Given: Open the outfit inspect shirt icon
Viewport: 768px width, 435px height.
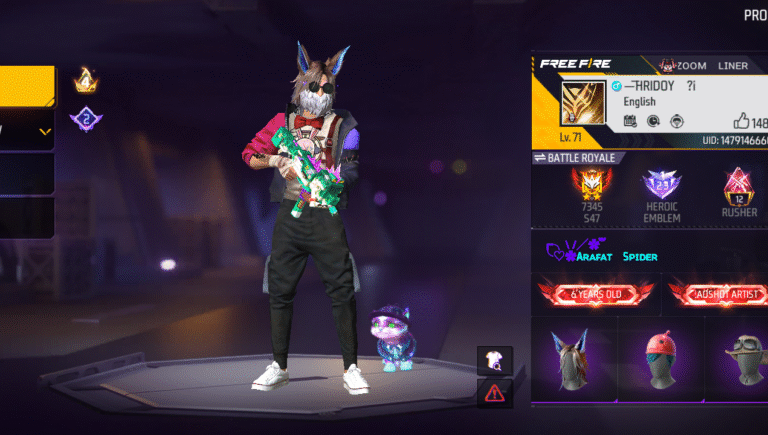Looking at the screenshot, I should 494,361.
